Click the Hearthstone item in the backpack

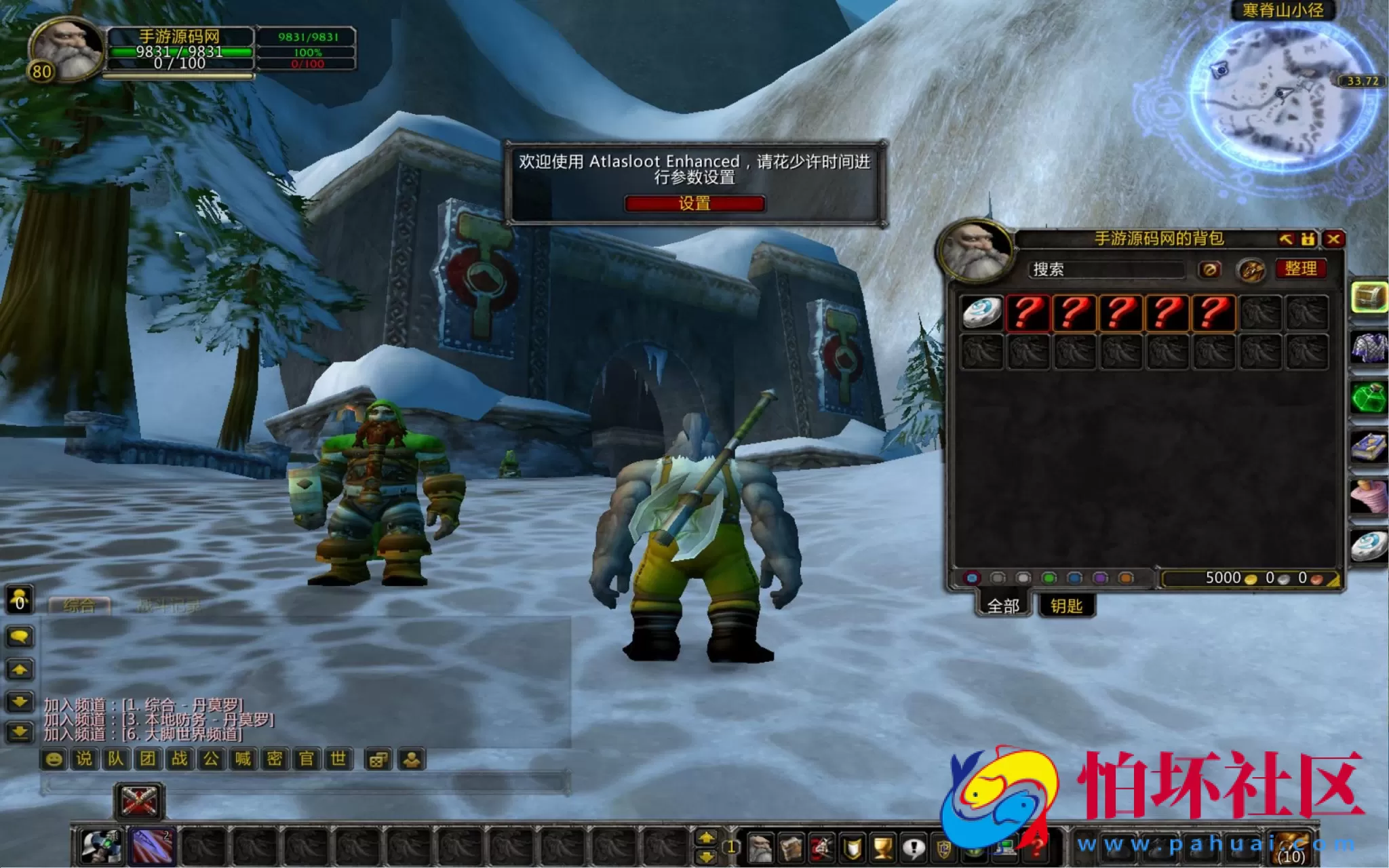coord(981,313)
